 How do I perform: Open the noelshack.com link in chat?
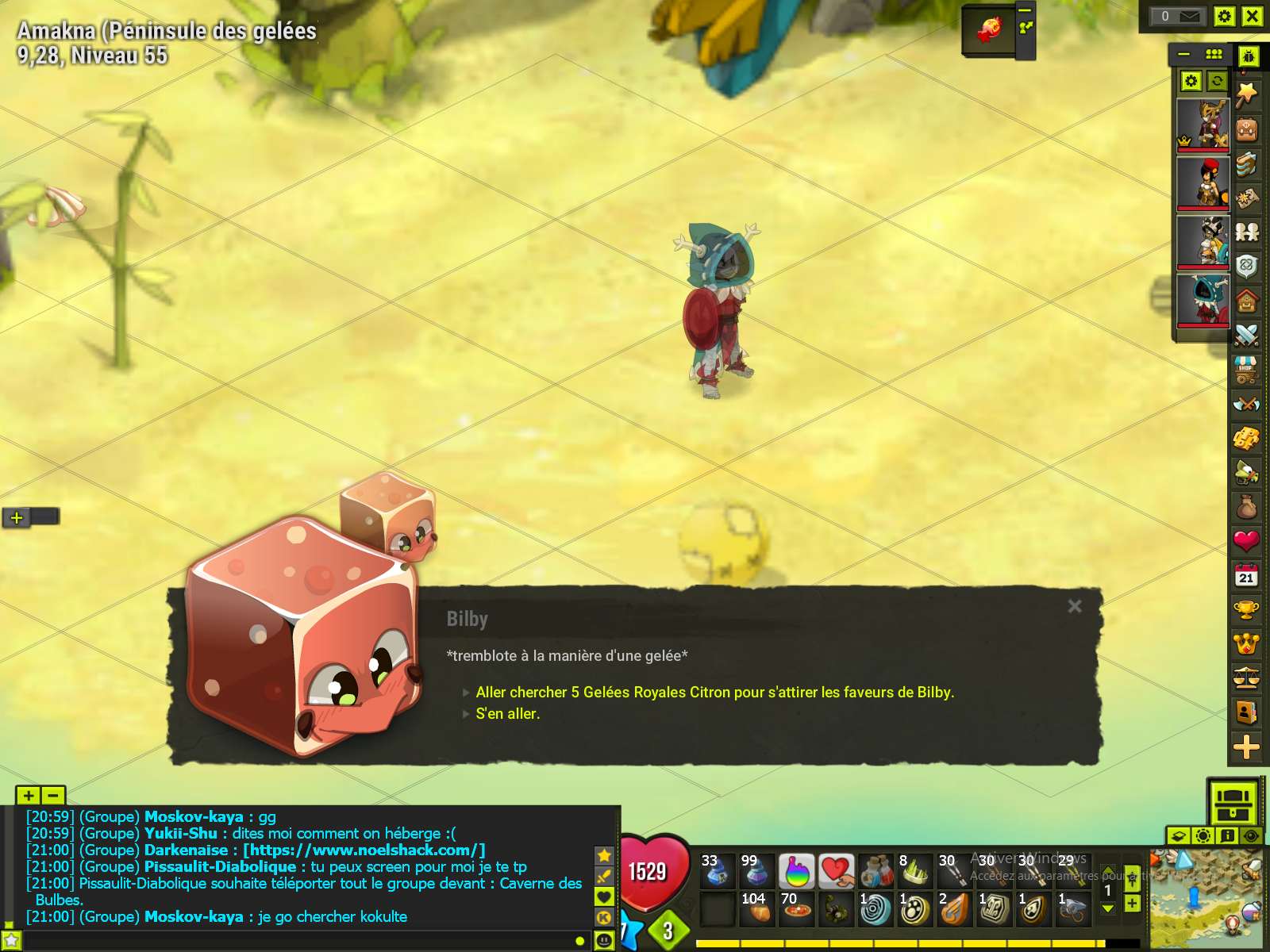(364, 850)
